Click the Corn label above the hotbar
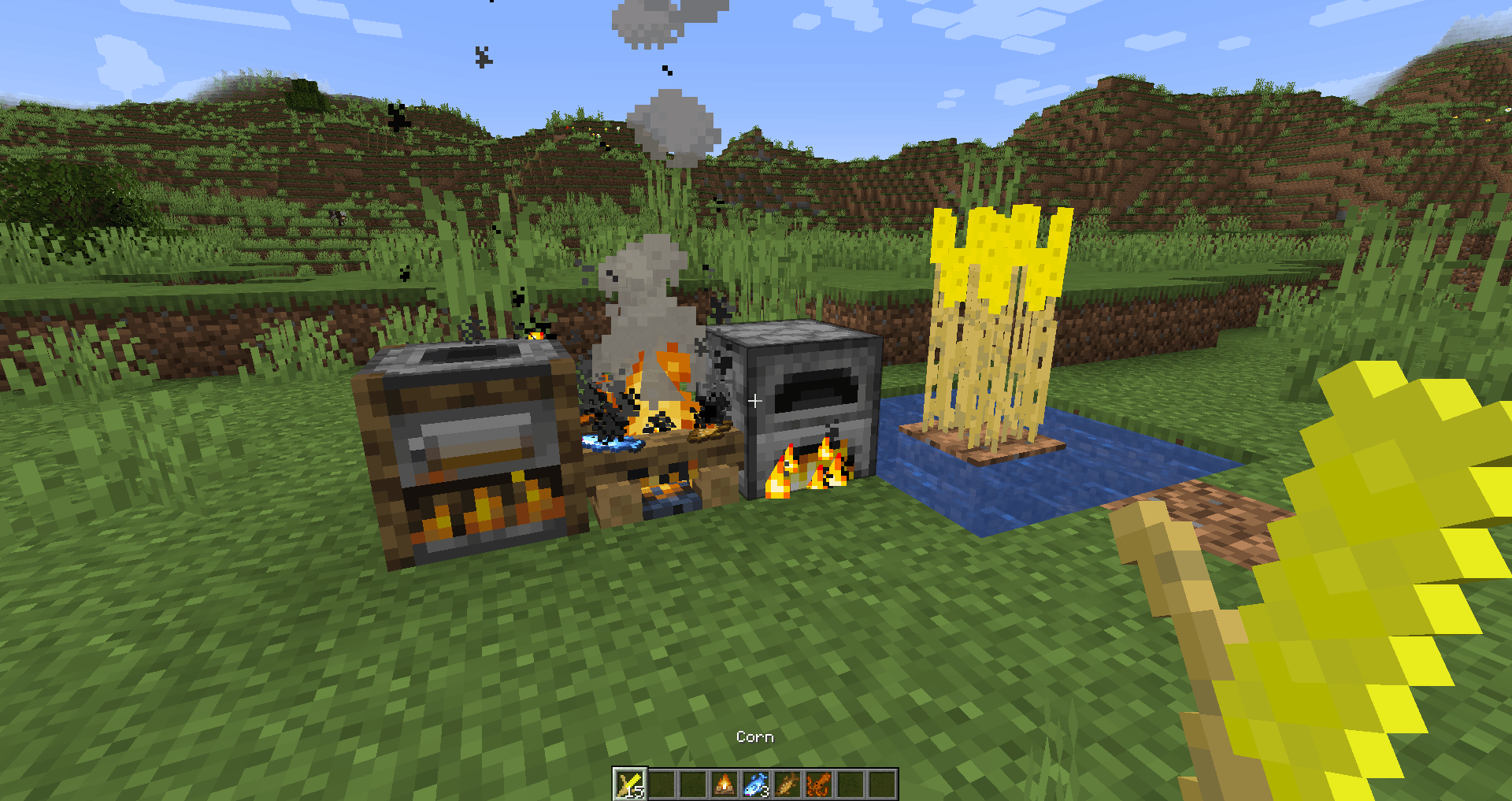This screenshot has width=1512, height=801. click(x=754, y=736)
